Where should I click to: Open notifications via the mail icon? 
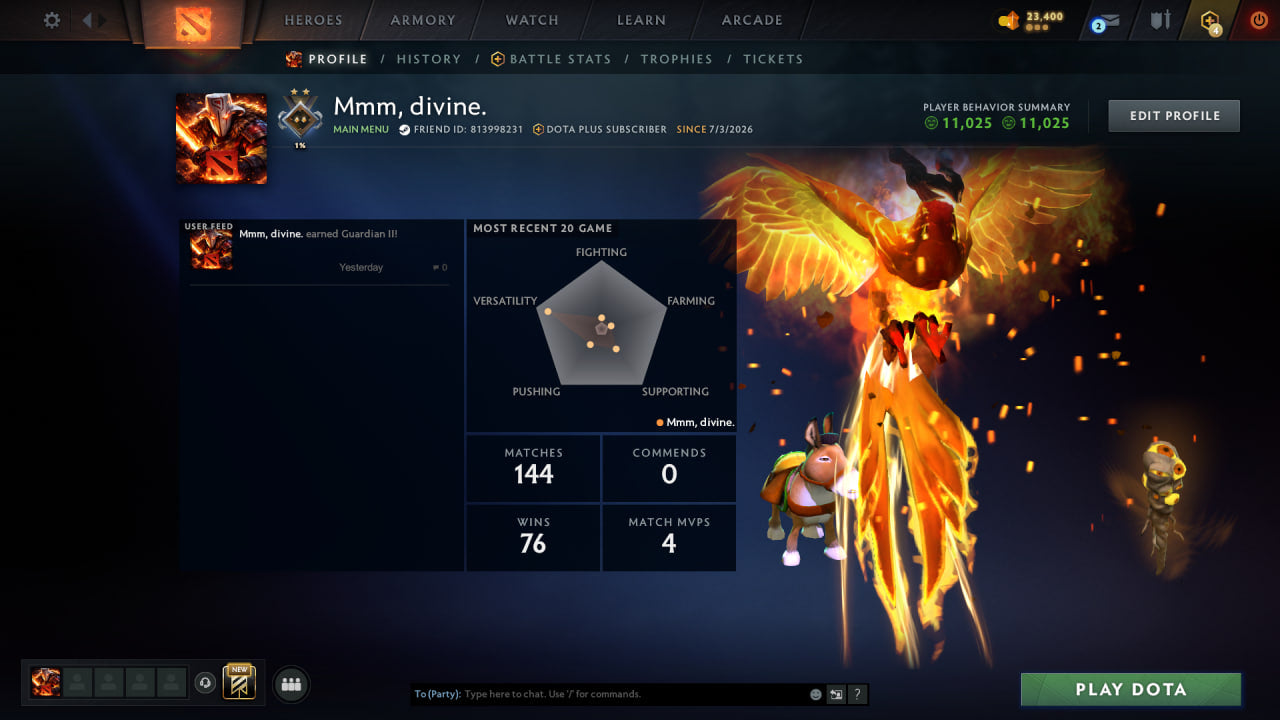click(1108, 19)
